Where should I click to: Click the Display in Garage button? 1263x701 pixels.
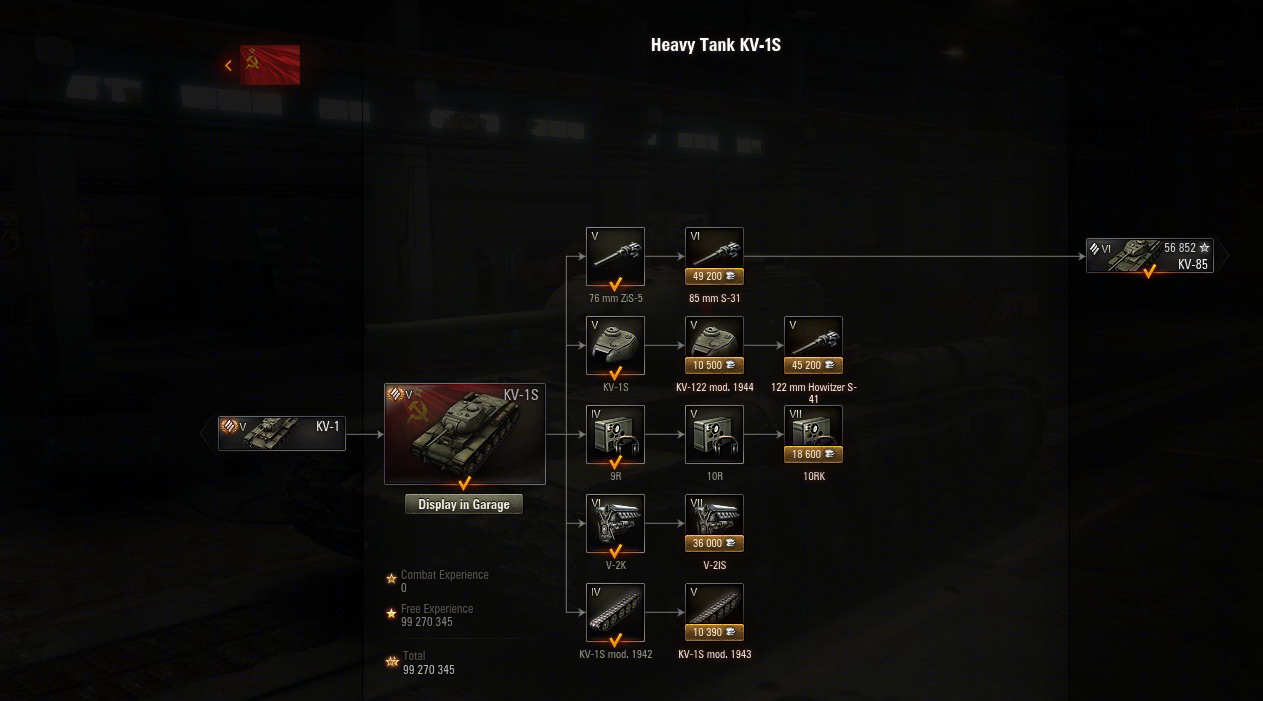point(464,505)
